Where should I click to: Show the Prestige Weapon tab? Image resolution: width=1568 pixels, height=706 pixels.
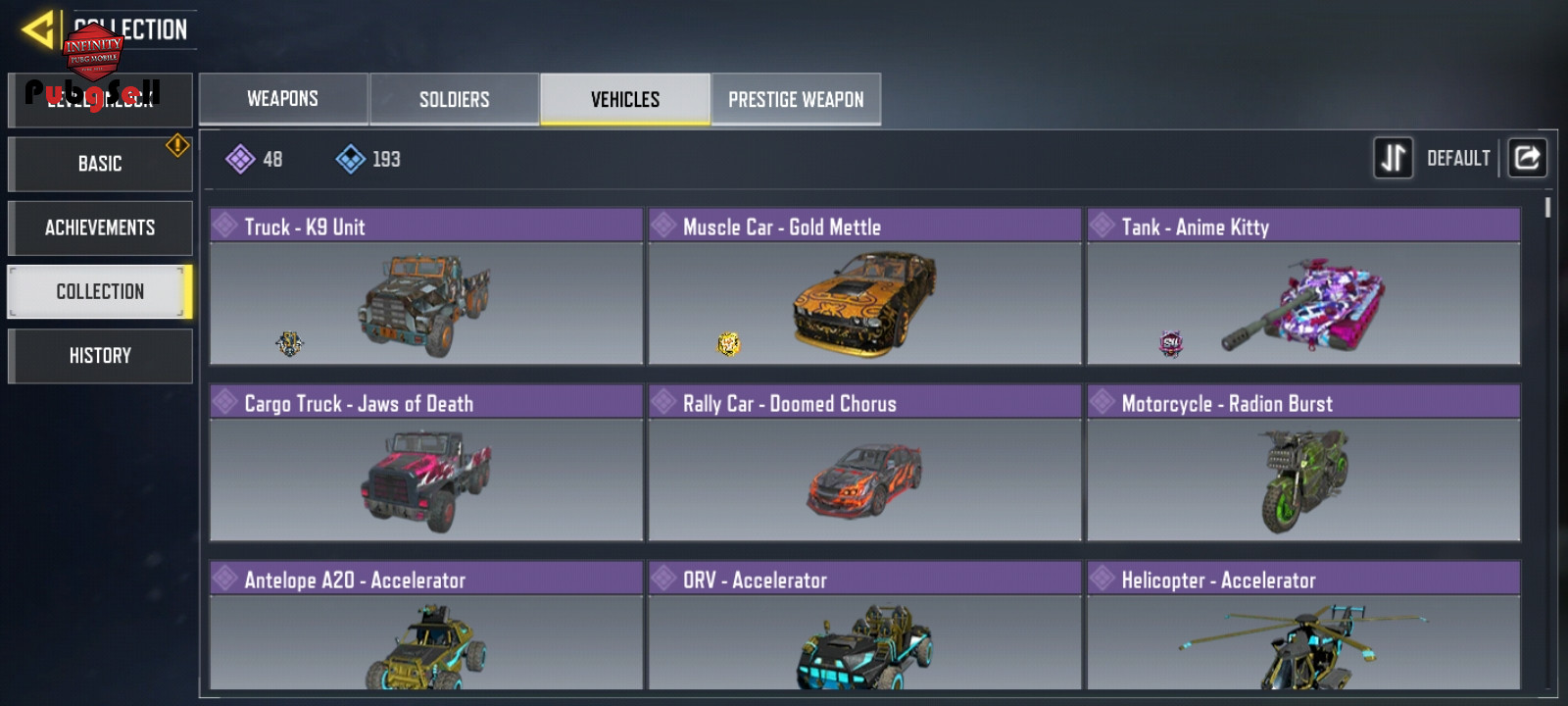tap(796, 99)
